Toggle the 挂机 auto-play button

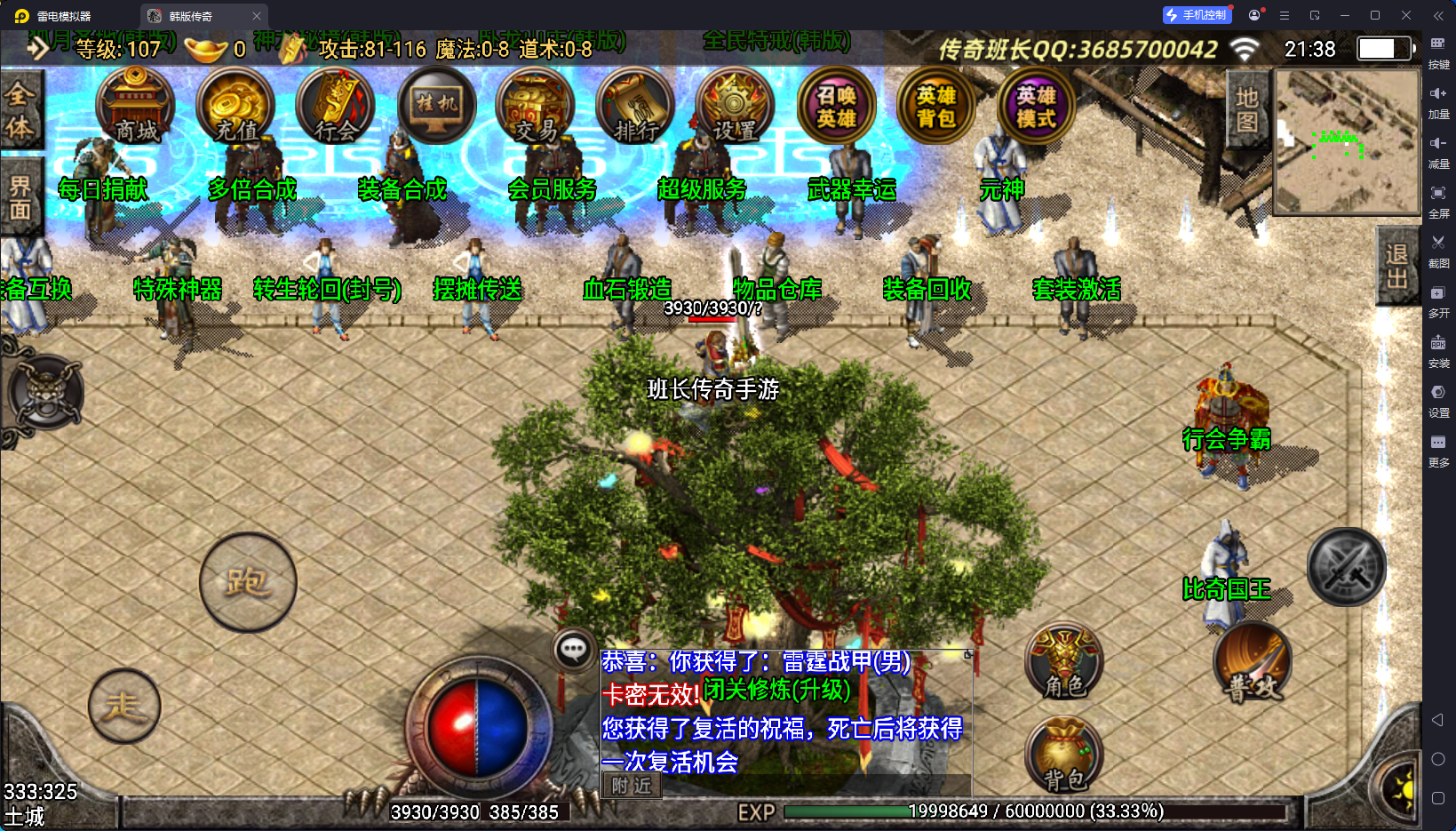pyautogui.click(x=436, y=107)
